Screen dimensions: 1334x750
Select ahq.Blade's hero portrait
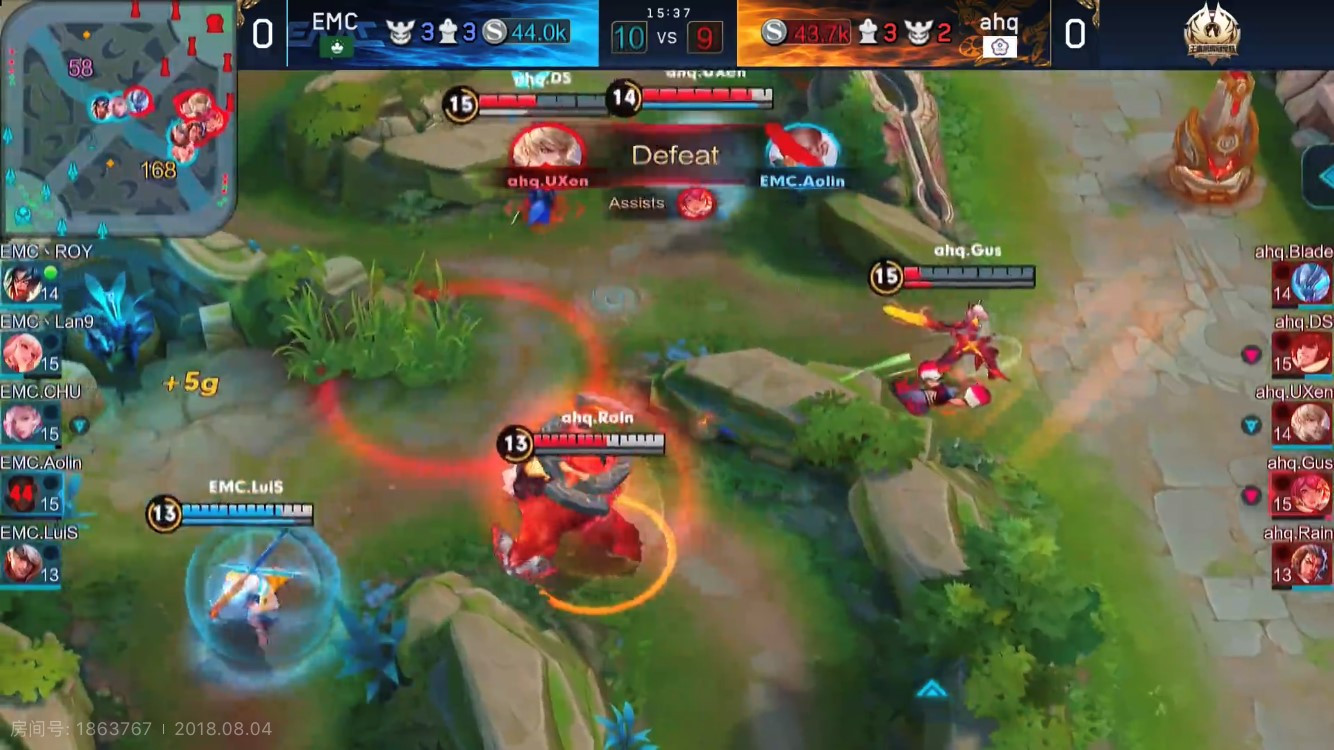tap(1310, 283)
